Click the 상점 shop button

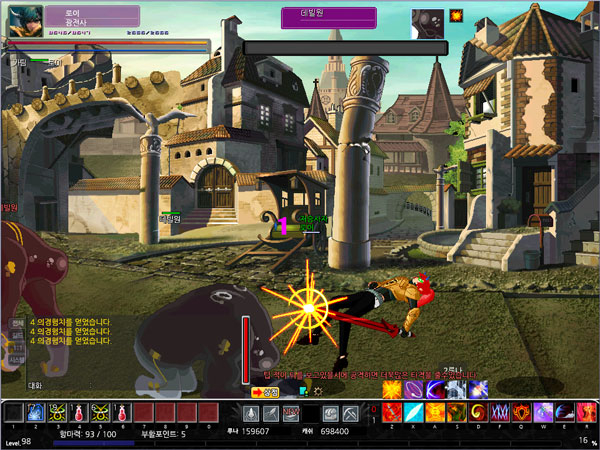pos(264,393)
